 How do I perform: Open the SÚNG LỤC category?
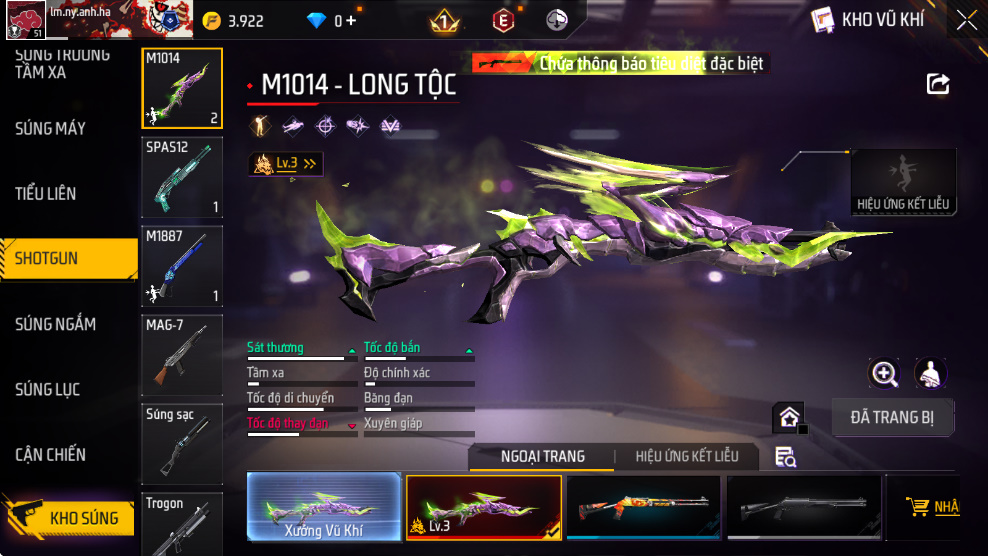tap(48, 389)
